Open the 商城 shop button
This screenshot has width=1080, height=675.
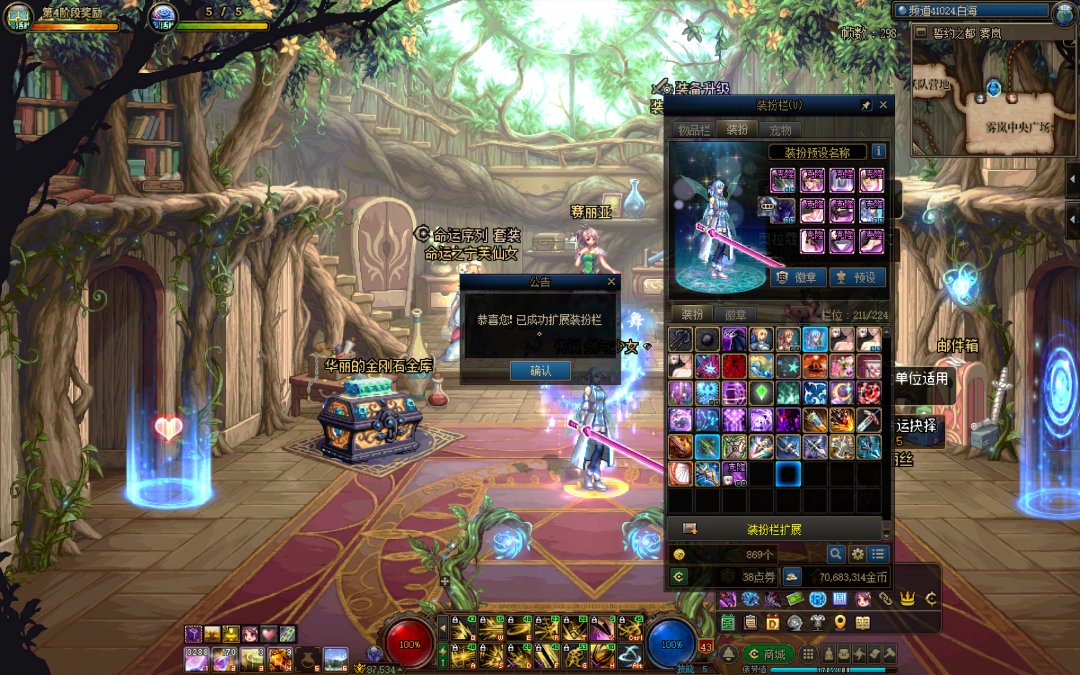[x=768, y=654]
